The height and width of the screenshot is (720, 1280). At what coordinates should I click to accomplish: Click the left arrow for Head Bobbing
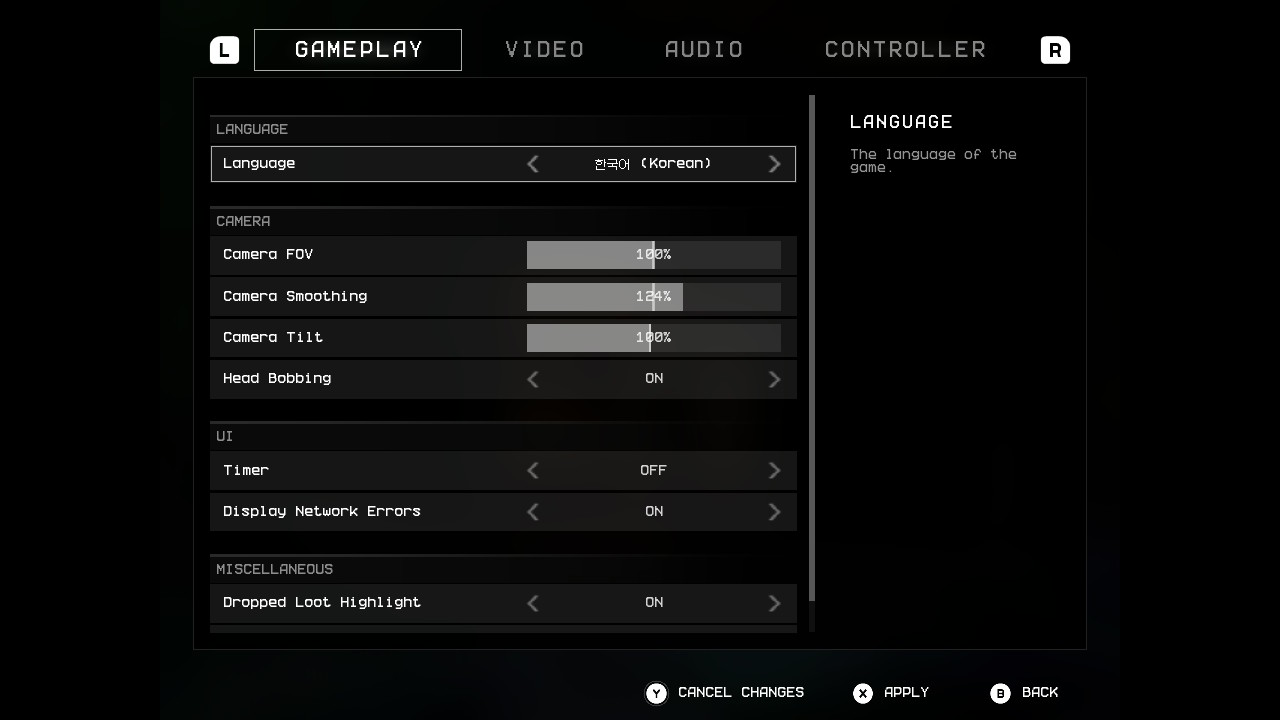pyautogui.click(x=533, y=379)
